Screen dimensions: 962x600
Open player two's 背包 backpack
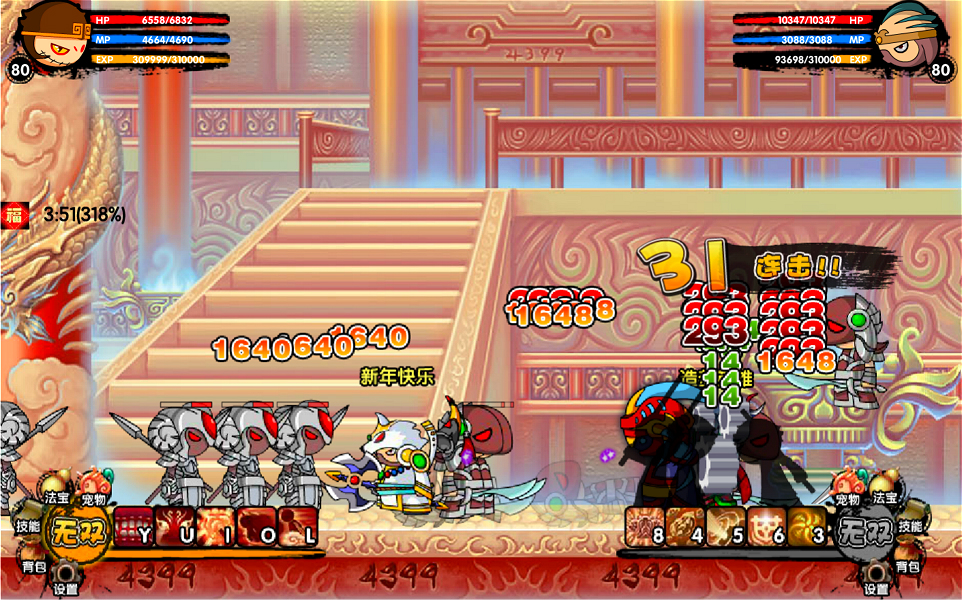(907, 566)
